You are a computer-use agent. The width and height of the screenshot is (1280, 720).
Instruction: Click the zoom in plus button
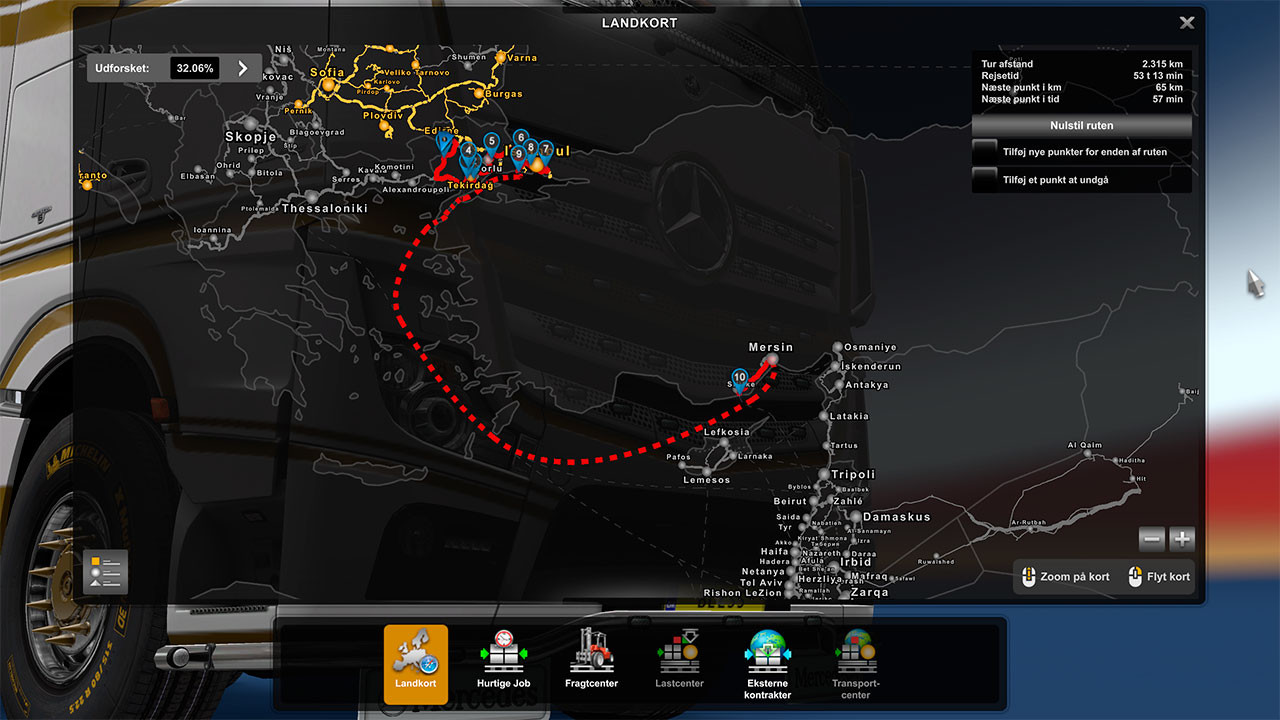[x=1181, y=539]
